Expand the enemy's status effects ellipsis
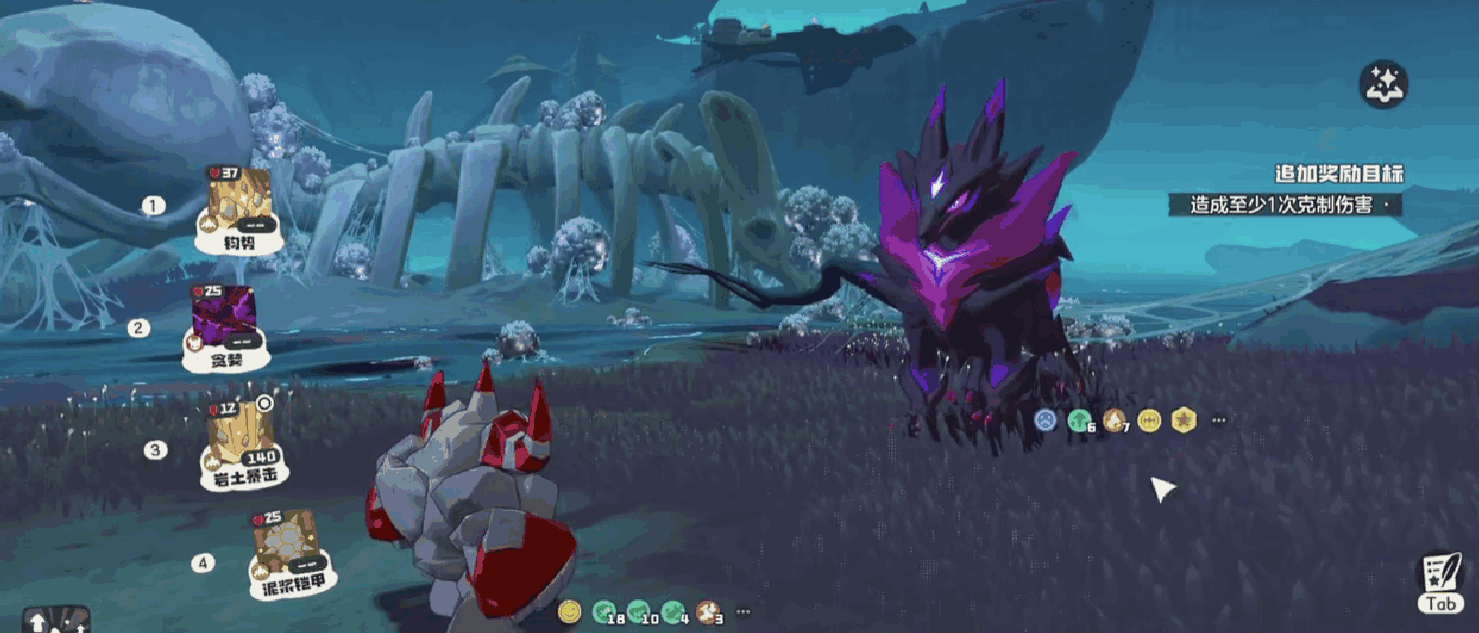The image size is (1479, 633). pos(1218,421)
